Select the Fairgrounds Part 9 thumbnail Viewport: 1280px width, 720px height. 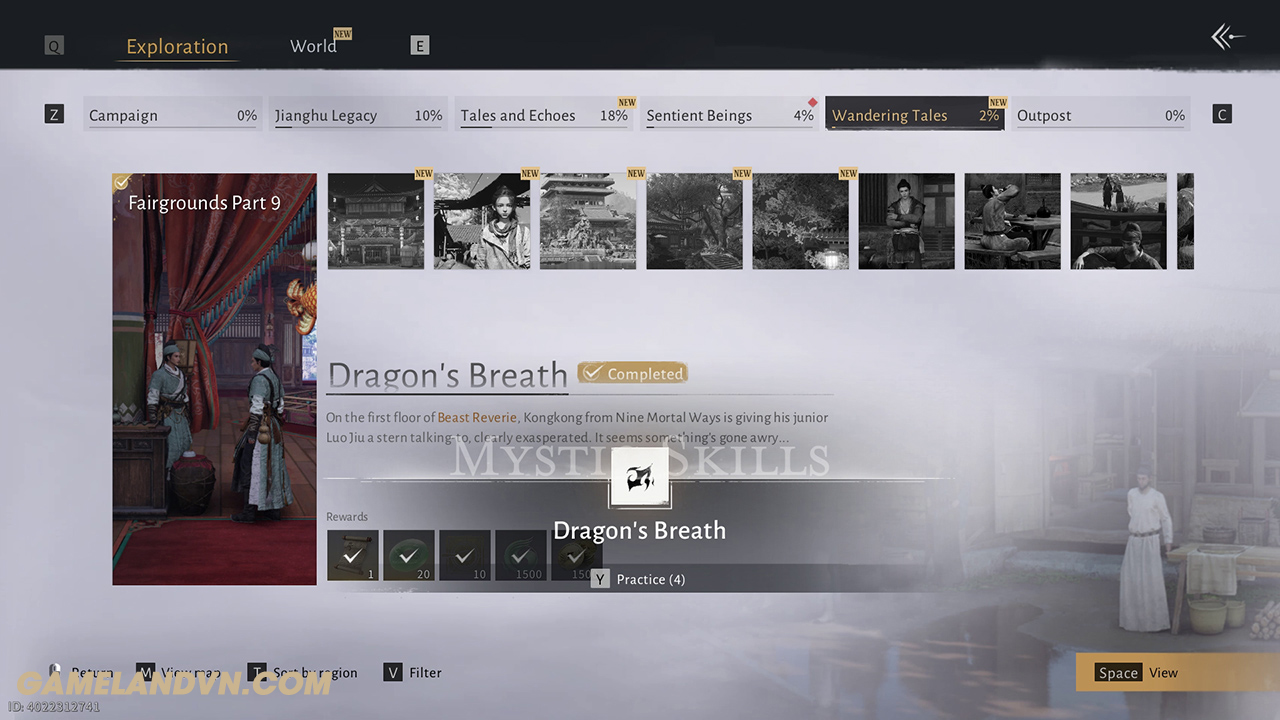click(214, 380)
